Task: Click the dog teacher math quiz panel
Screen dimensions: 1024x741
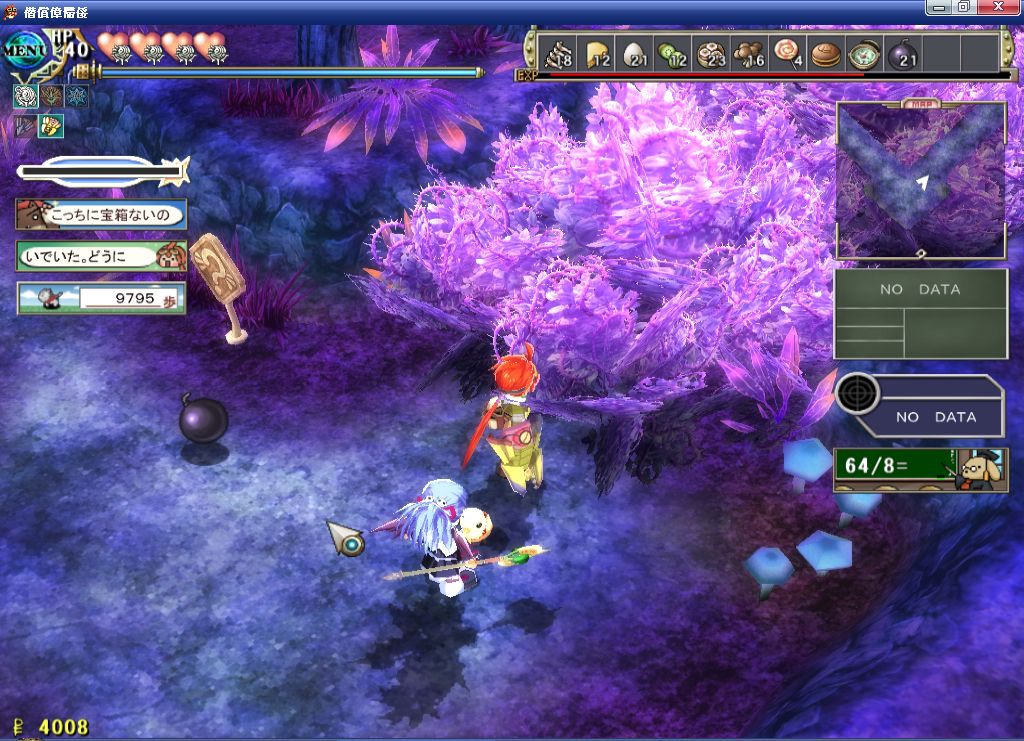Action: tap(921, 469)
